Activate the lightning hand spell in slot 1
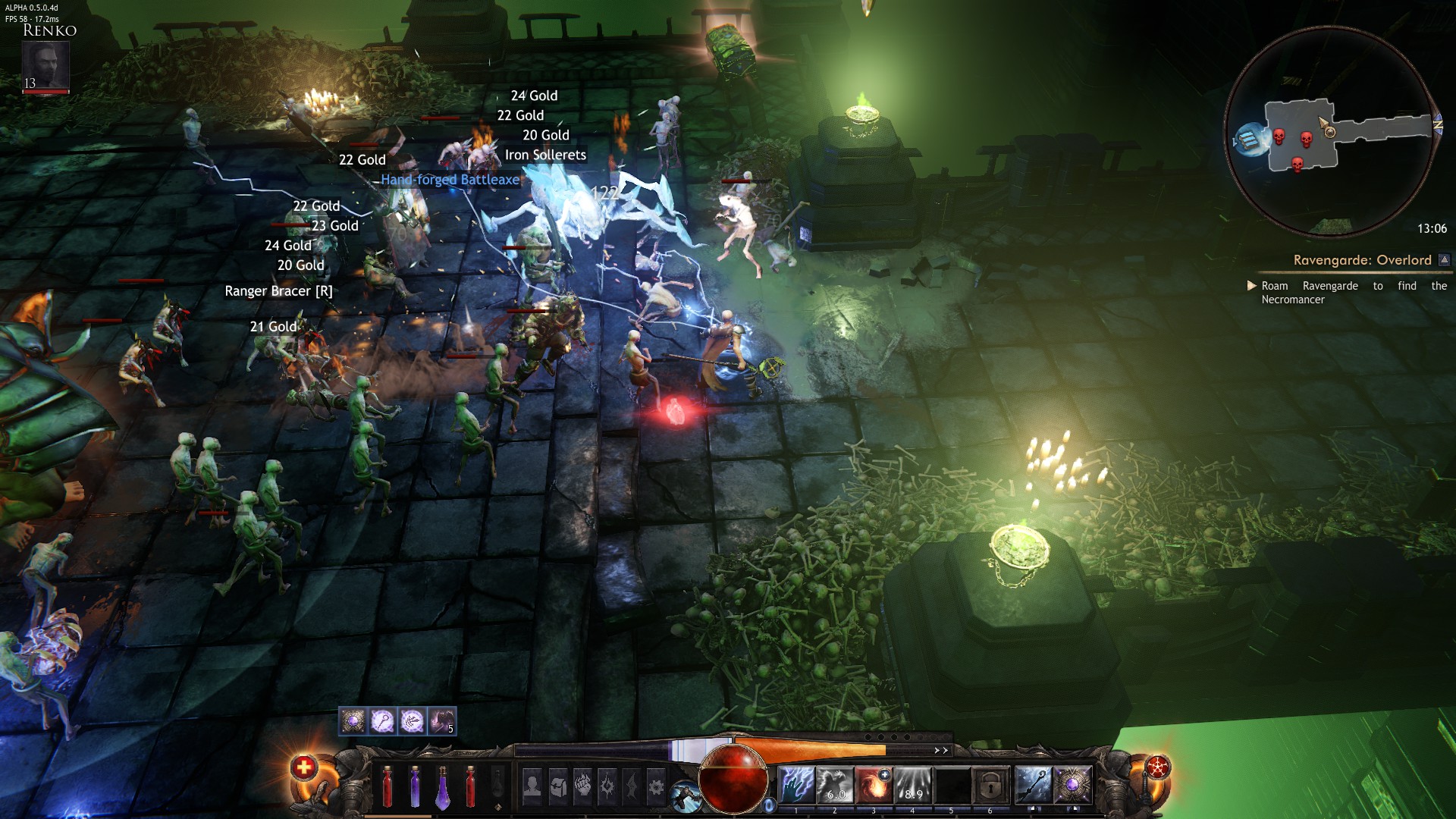Image resolution: width=1456 pixels, height=819 pixels. [x=796, y=785]
